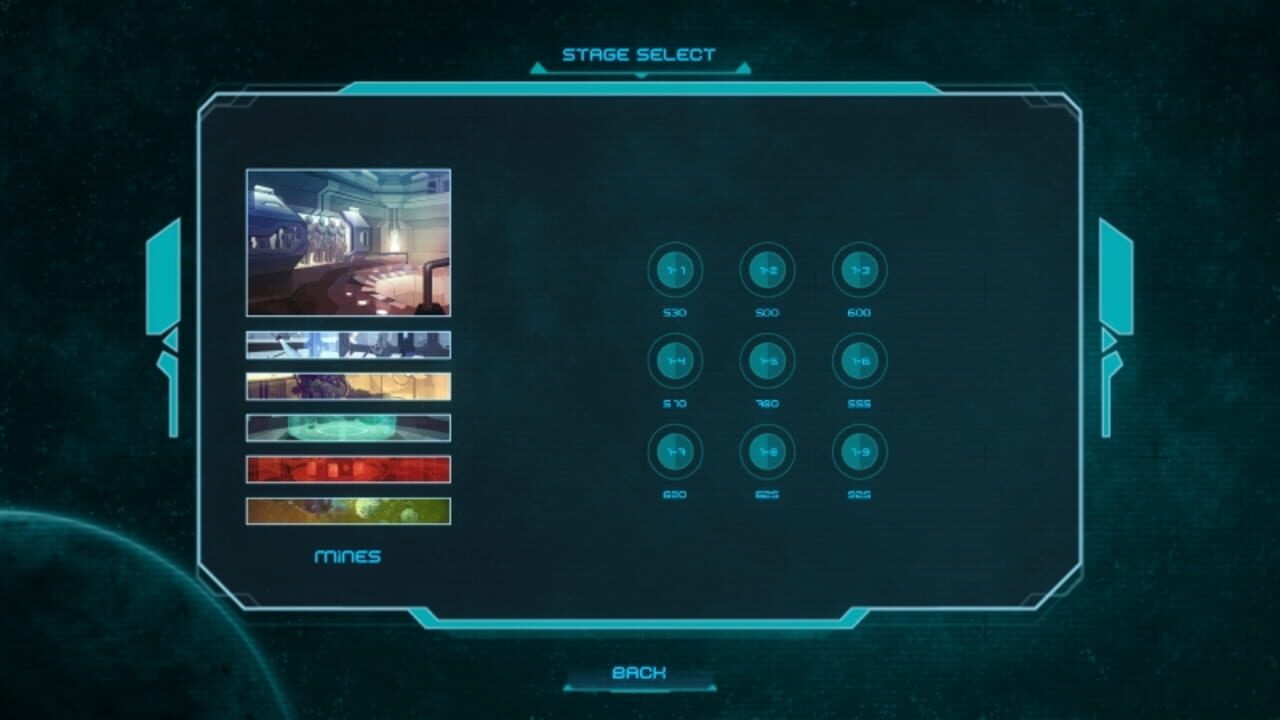Select the green planet world strip
Viewport: 1280px width, 720px height.
pos(348,511)
